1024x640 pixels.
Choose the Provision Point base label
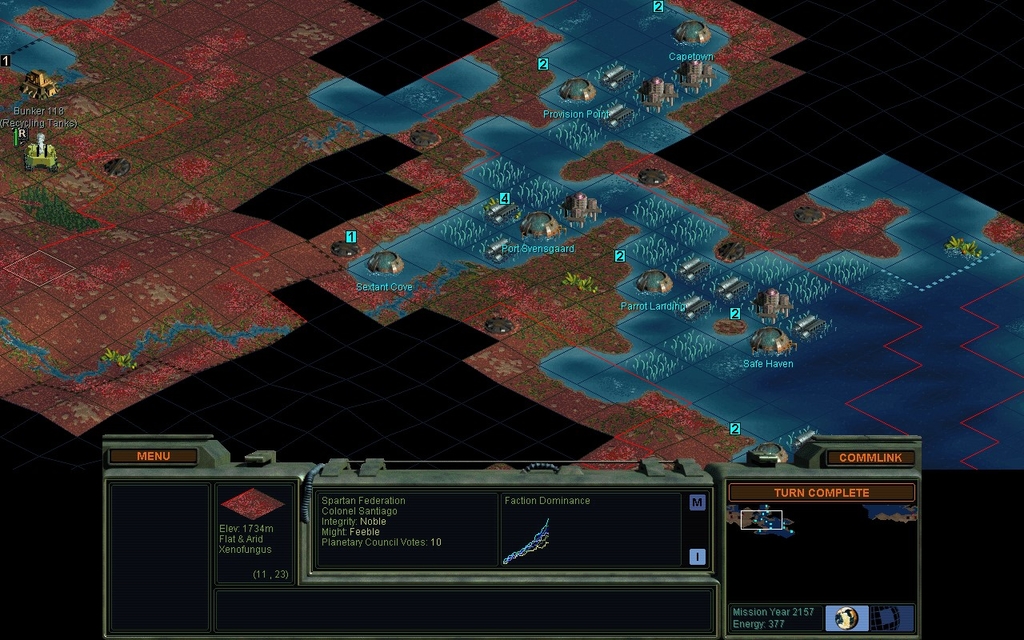click(576, 115)
